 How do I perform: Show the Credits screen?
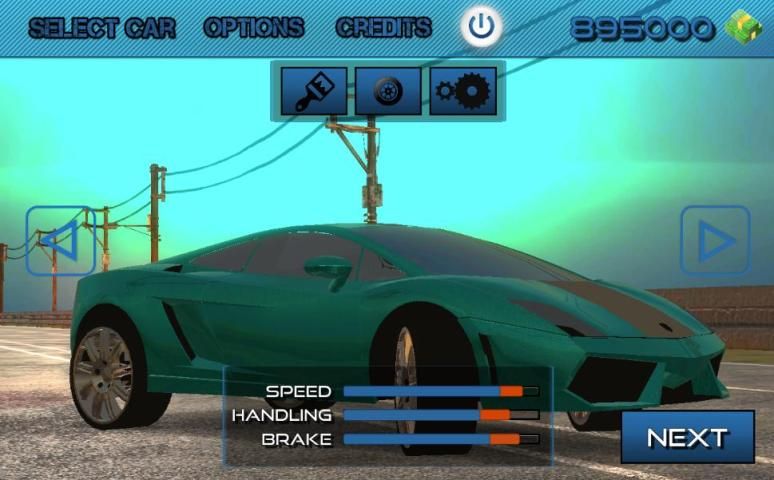pos(384,28)
